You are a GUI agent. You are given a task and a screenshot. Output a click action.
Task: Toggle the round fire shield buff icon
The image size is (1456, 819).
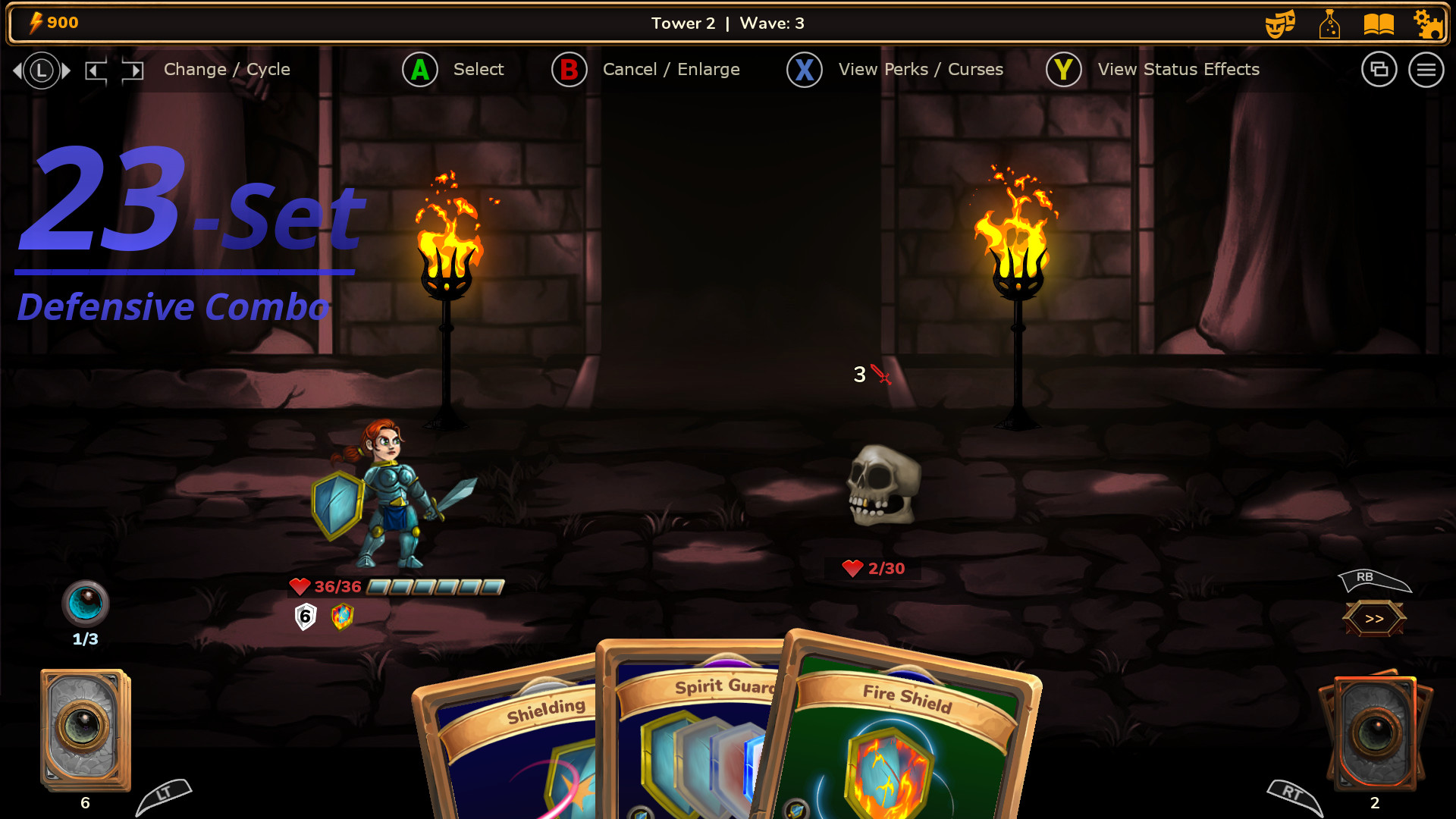coord(342,617)
